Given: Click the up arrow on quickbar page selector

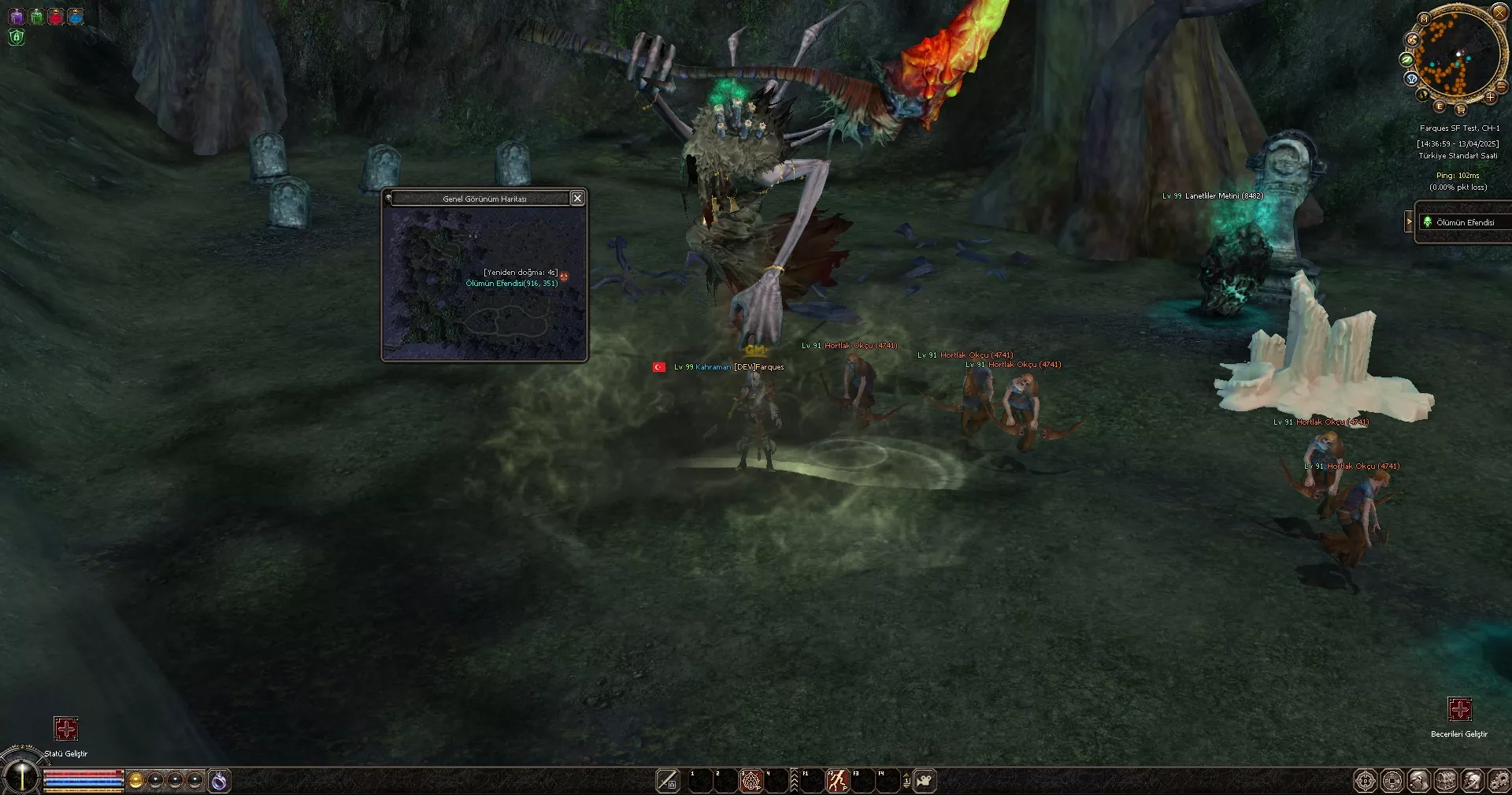Looking at the screenshot, I should pos(906,775).
